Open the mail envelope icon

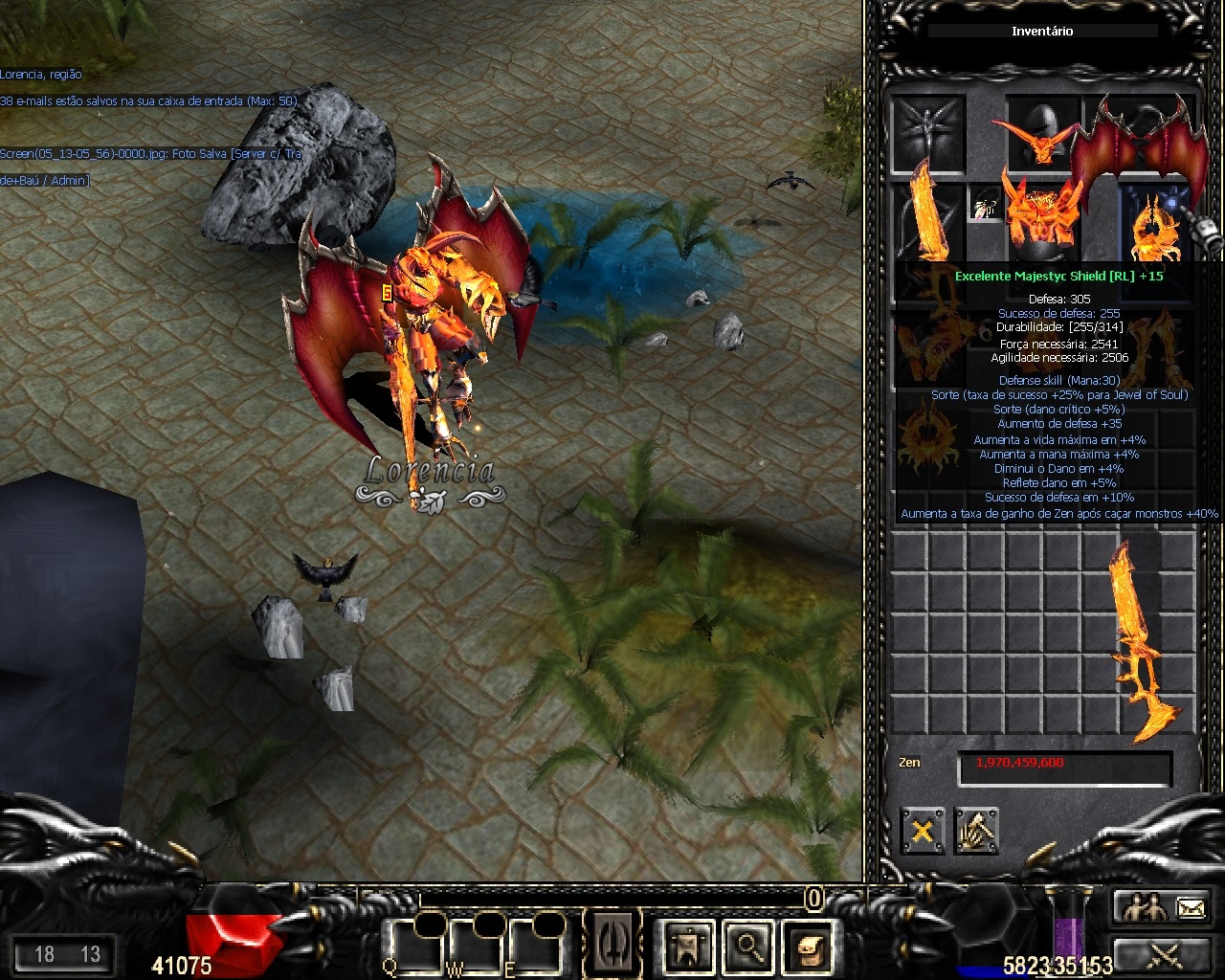coord(1190,904)
